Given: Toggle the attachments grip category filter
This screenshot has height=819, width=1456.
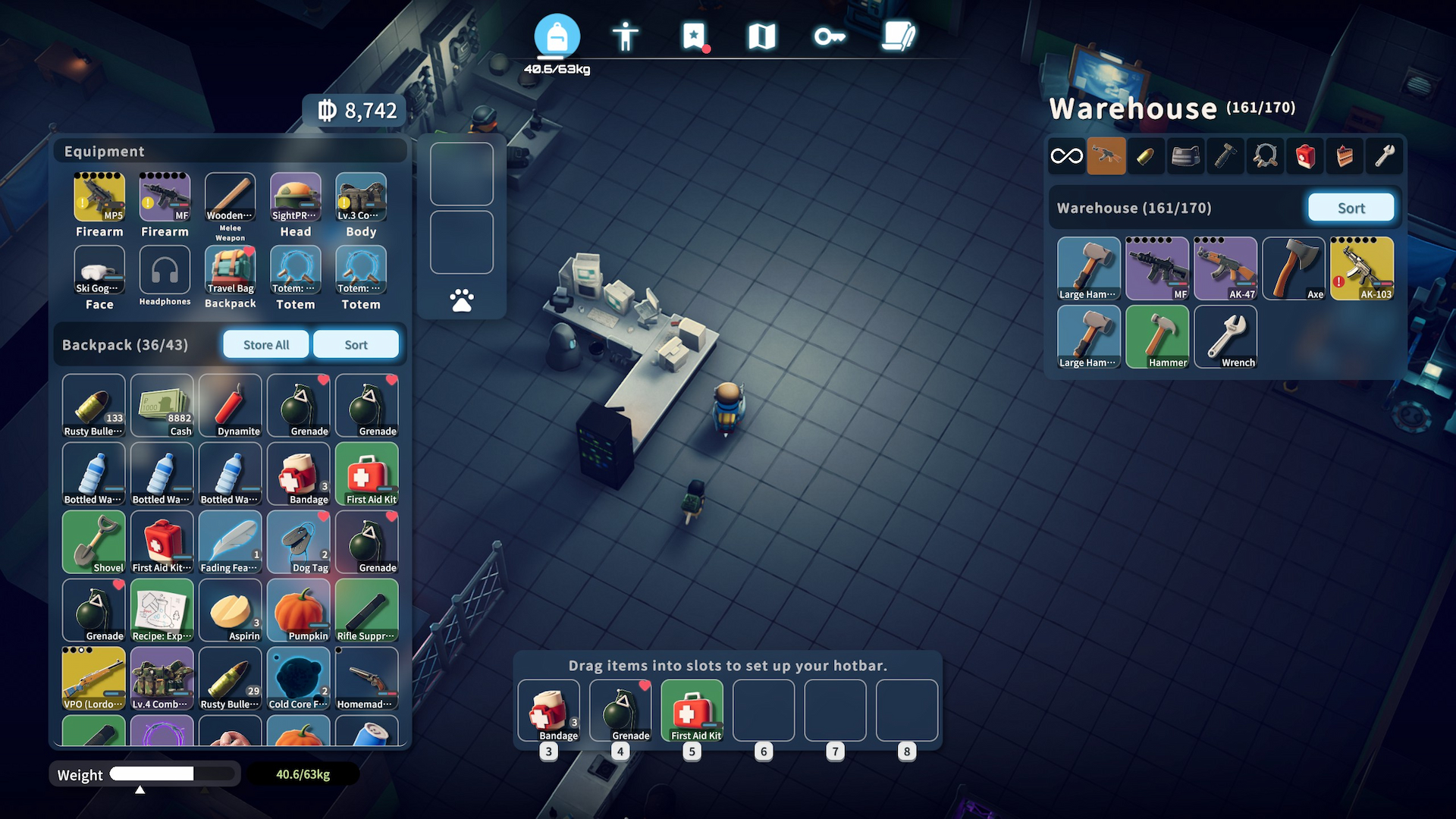Looking at the screenshot, I should [x=1225, y=156].
